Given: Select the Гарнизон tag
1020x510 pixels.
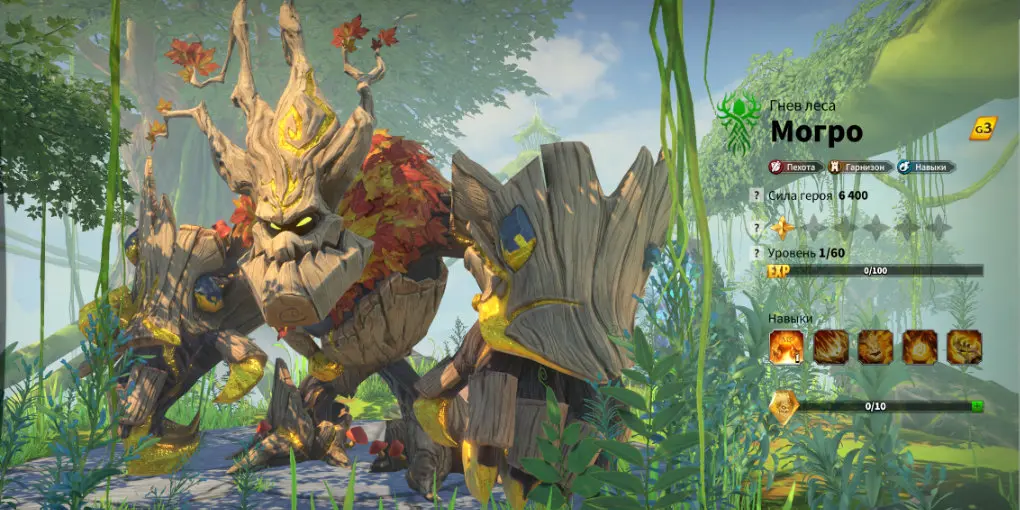Looking at the screenshot, I should 859,167.
